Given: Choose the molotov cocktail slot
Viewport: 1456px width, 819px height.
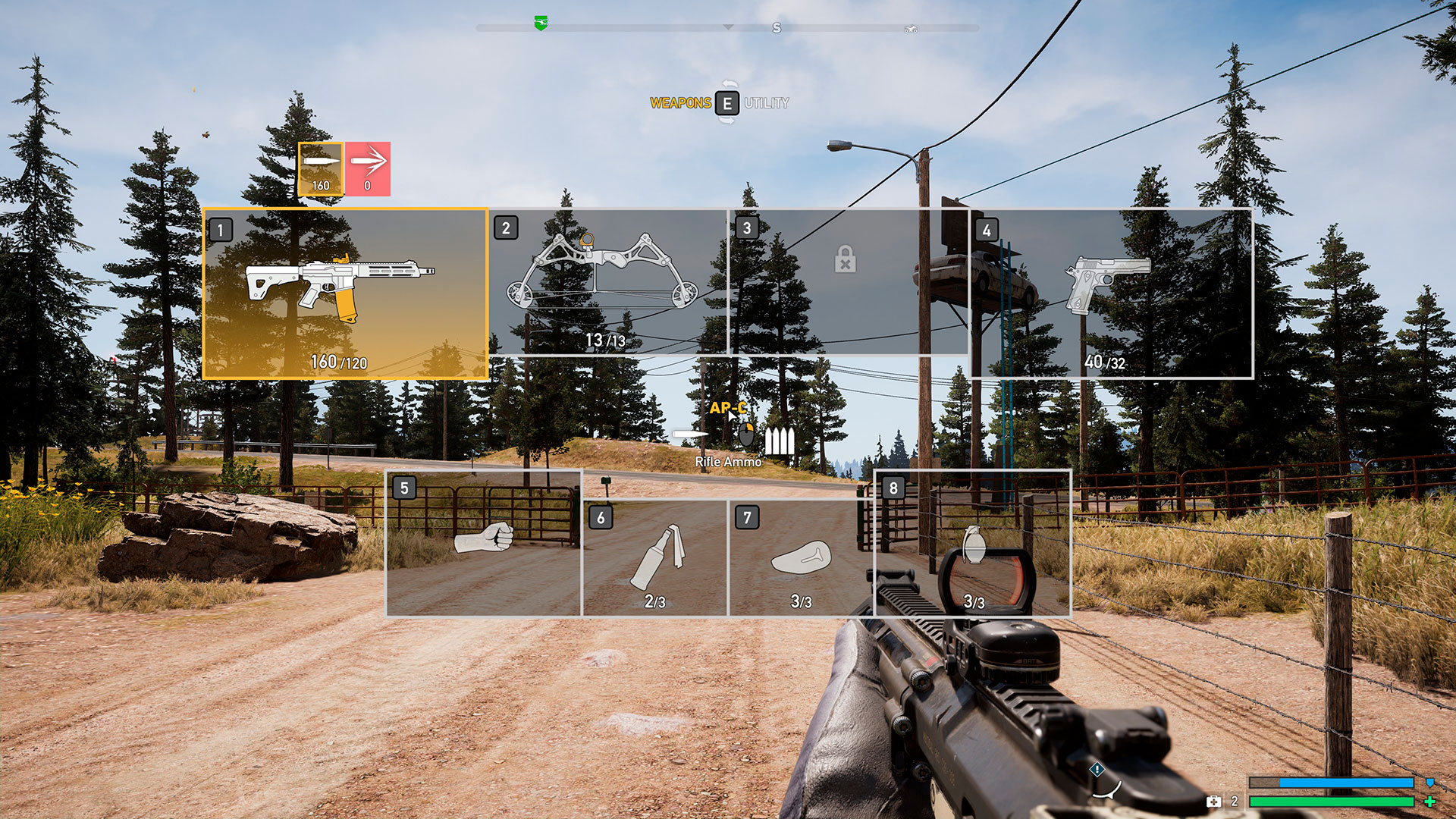Looking at the screenshot, I should point(655,557).
